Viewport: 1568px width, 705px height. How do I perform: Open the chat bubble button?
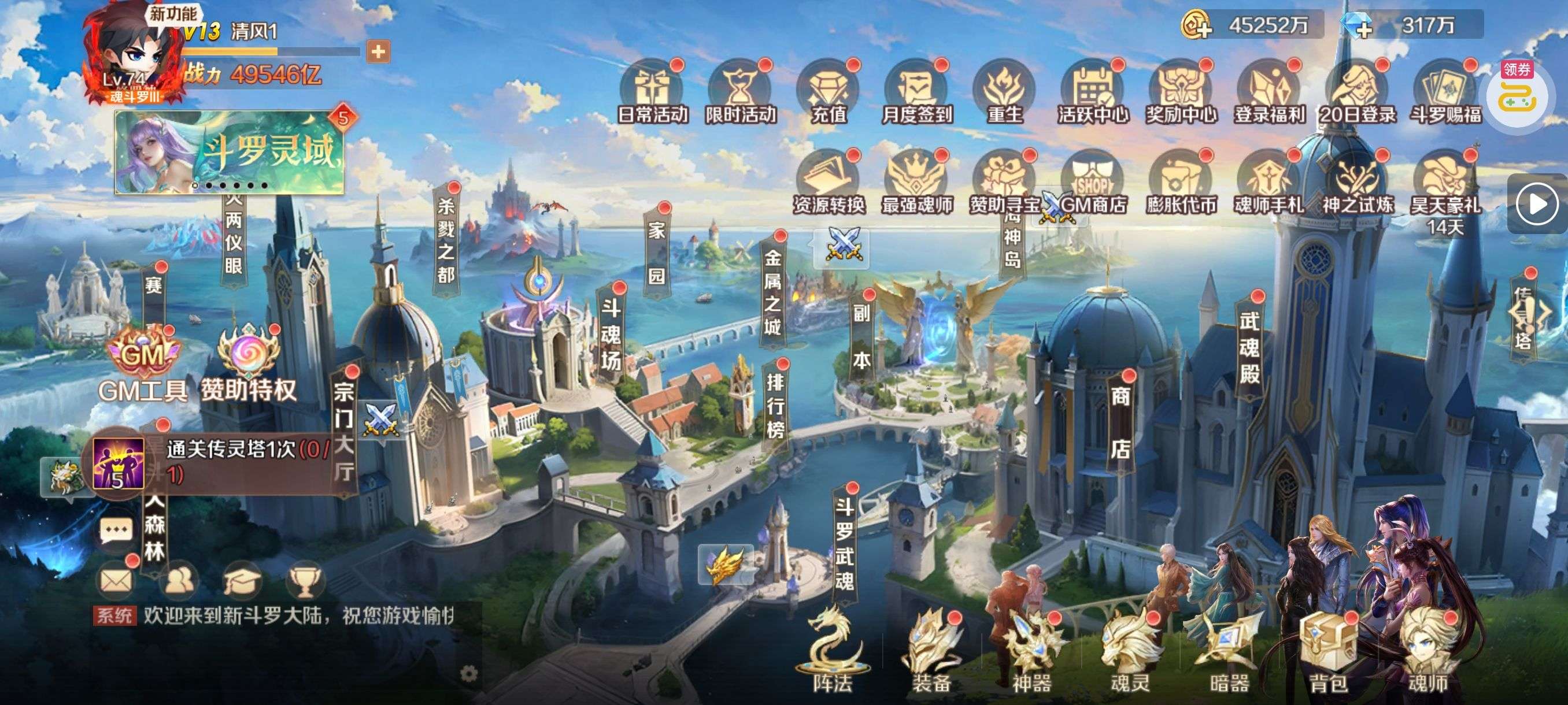point(116,530)
